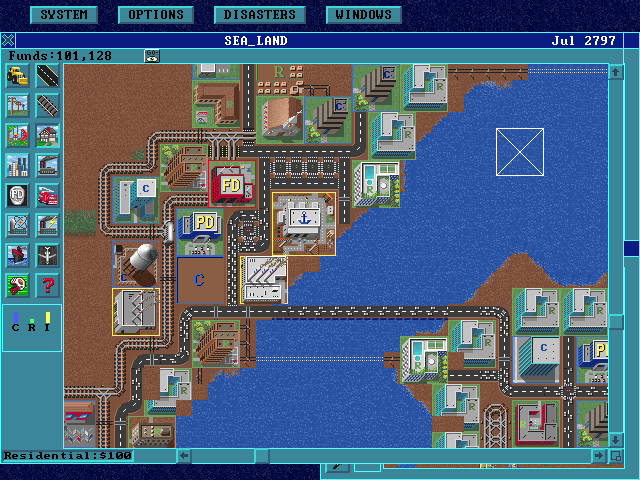The height and width of the screenshot is (480, 640).
Task: Activate the red question mark query tool
Action: click(x=47, y=285)
